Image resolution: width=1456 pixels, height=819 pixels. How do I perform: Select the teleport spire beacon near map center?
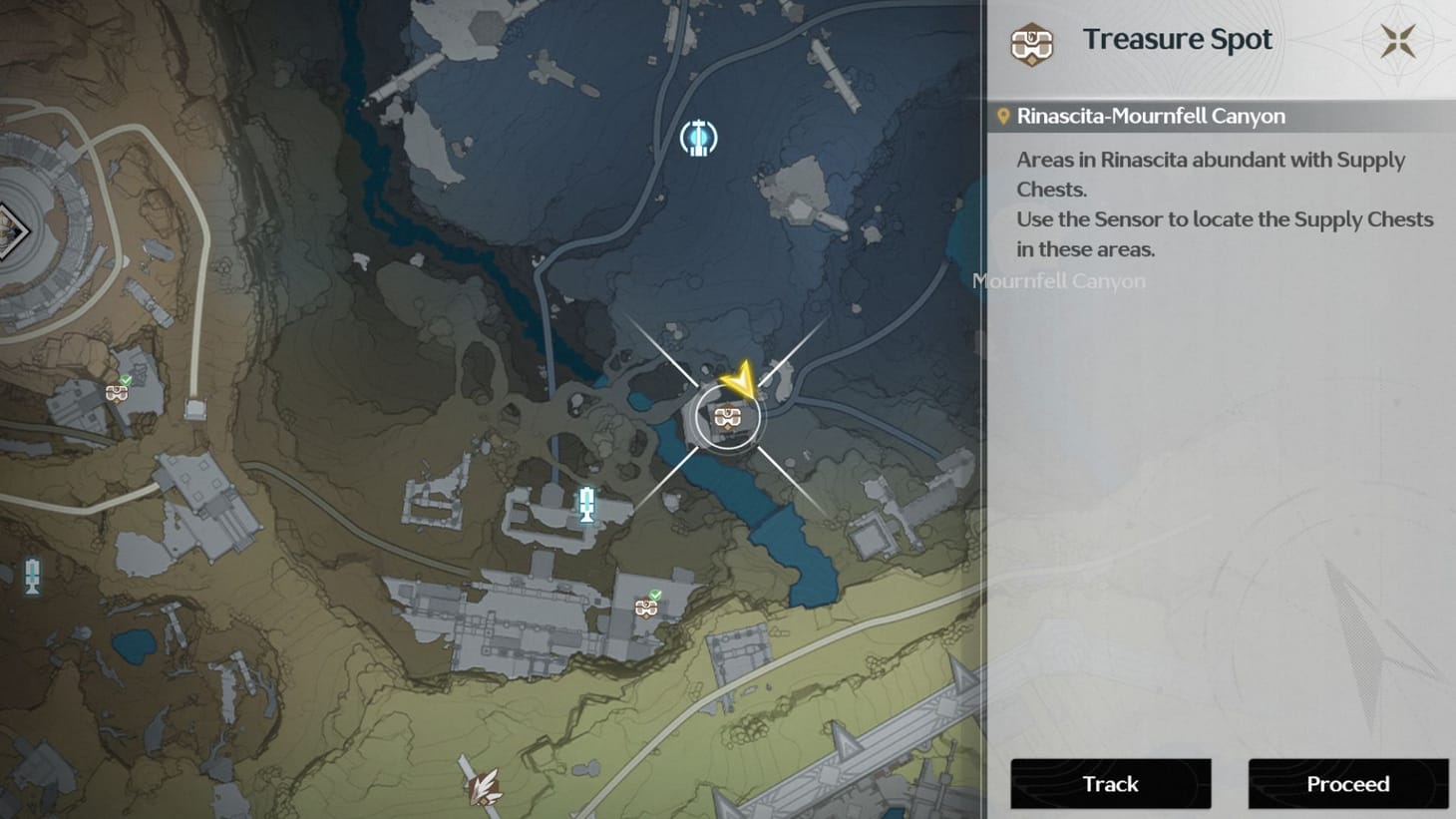coord(587,506)
